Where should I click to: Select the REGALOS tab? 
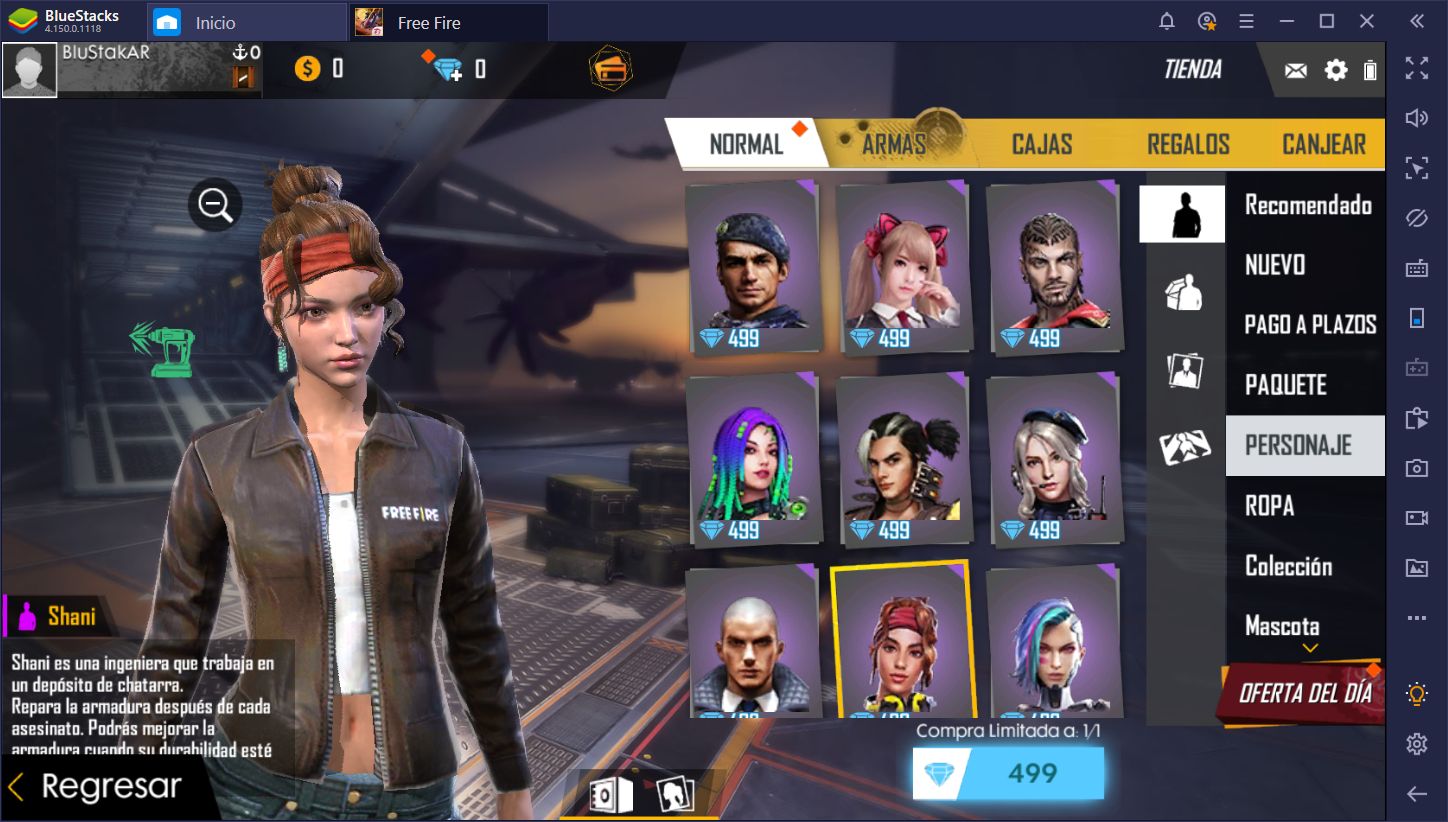click(x=1188, y=144)
